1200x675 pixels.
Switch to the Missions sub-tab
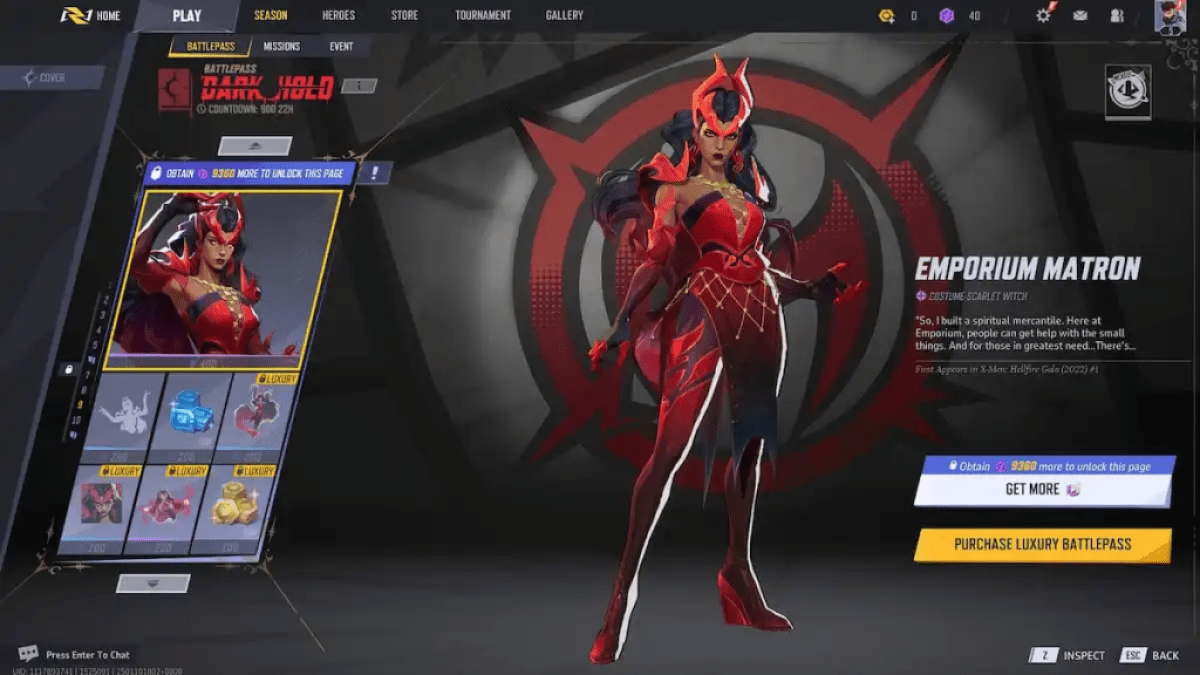[281, 47]
